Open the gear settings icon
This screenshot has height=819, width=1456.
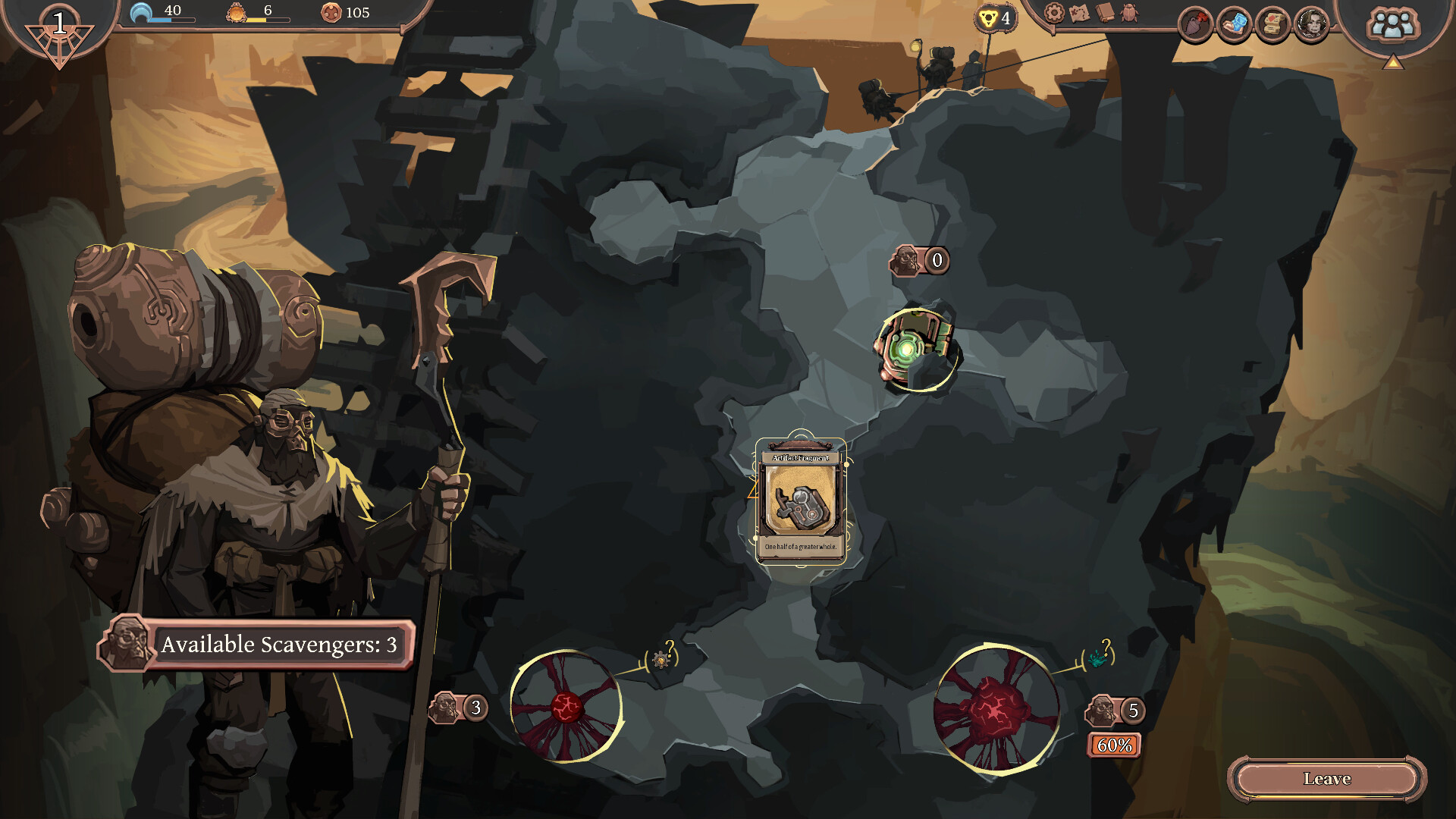[x=1053, y=13]
